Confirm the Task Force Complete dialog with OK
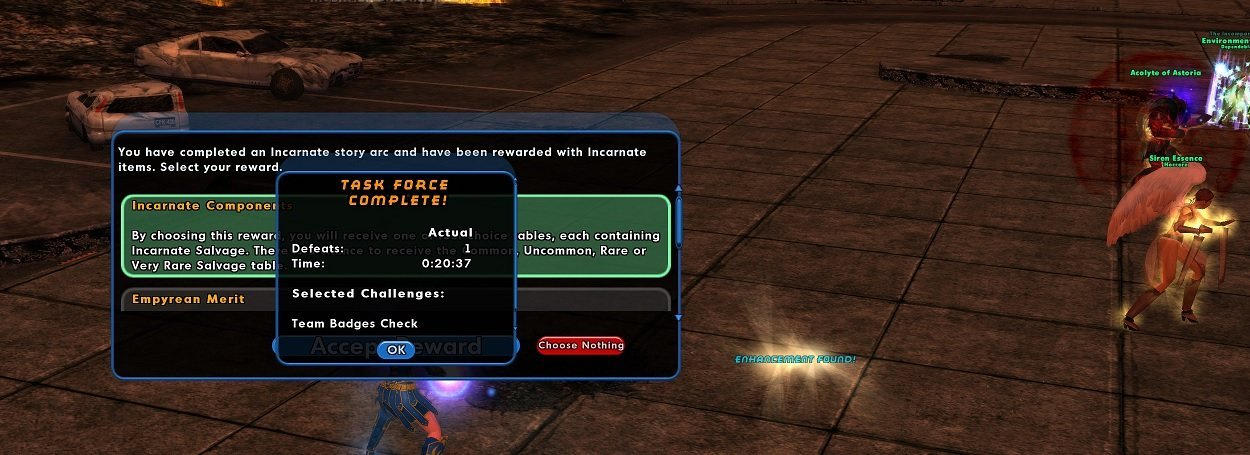Image resolution: width=1250 pixels, height=455 pixels. (x=396, y=349)
